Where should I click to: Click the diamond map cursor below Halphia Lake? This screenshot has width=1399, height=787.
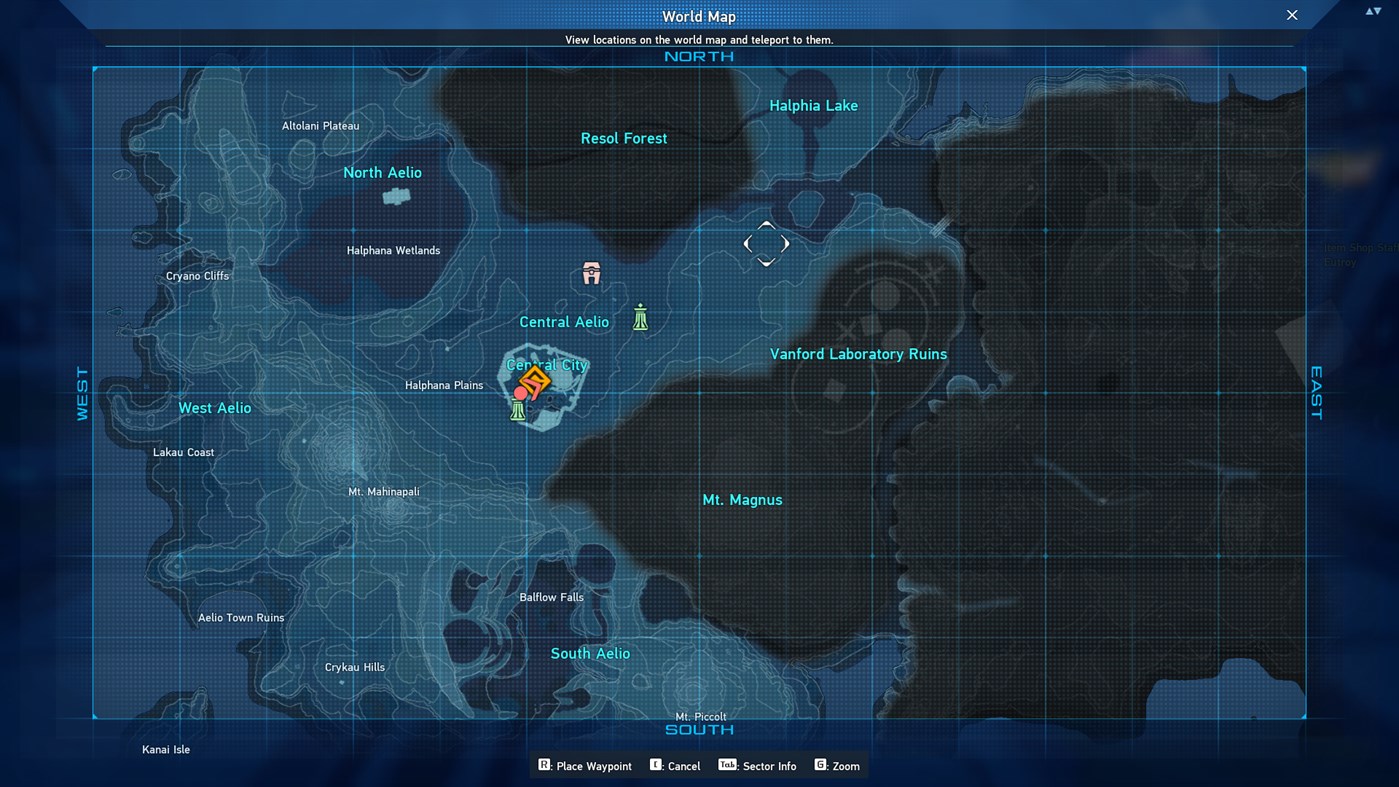coord(766,243)
